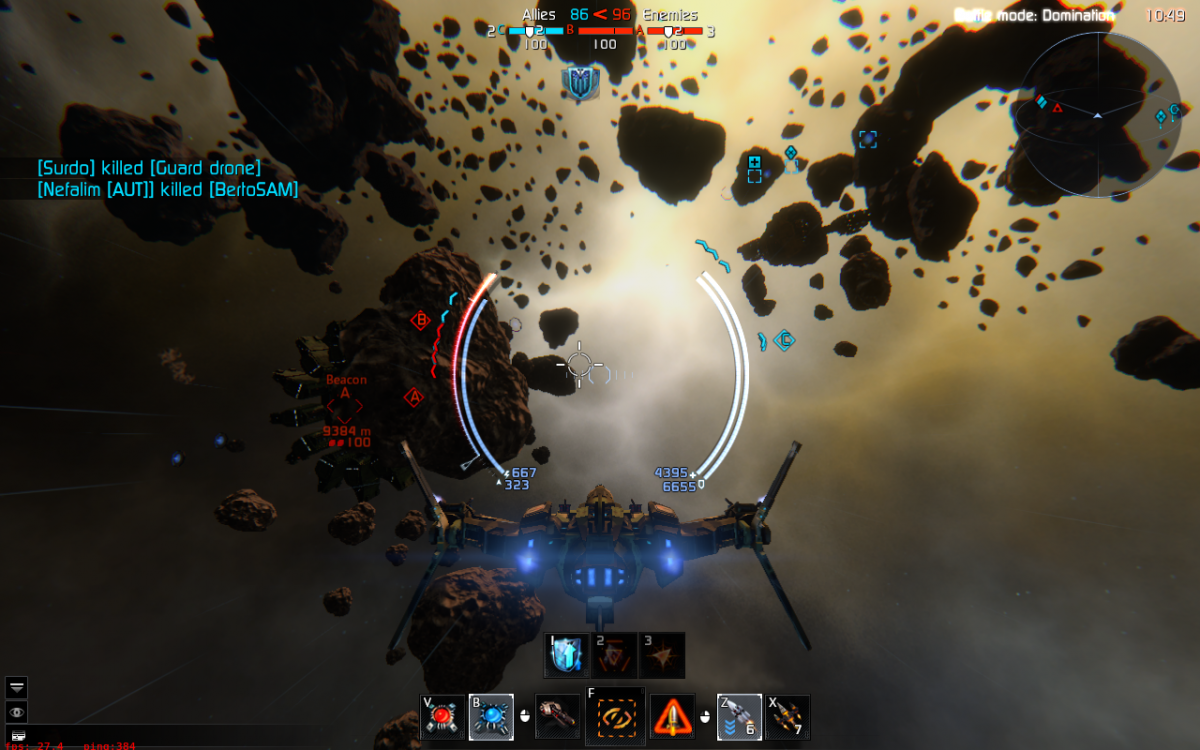Select the white rocket slot with 6 ammo

(x=739, y=716)
